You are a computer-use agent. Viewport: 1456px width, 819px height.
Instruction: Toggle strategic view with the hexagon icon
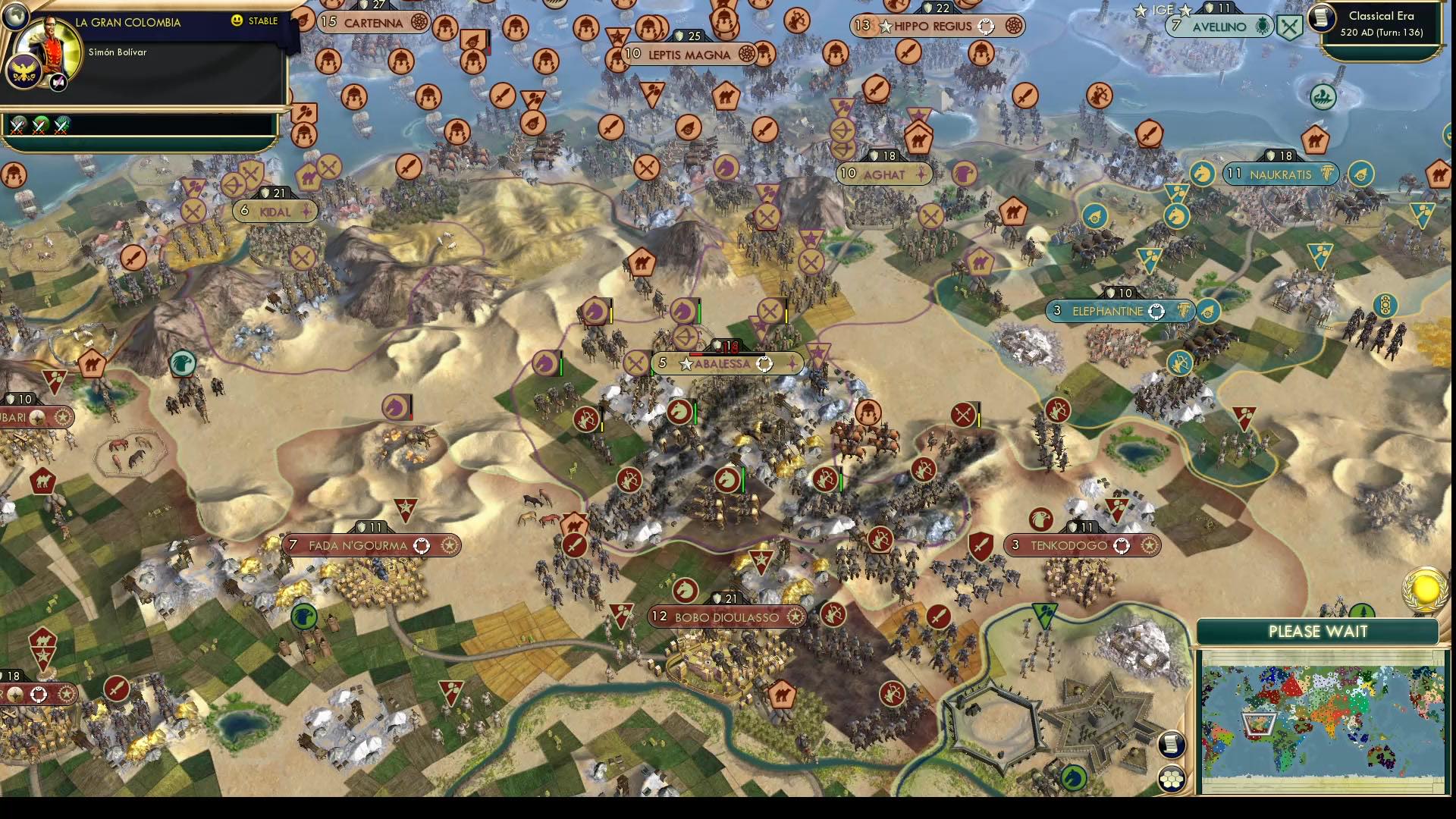pyautogui.click(x=1172, y=777)
